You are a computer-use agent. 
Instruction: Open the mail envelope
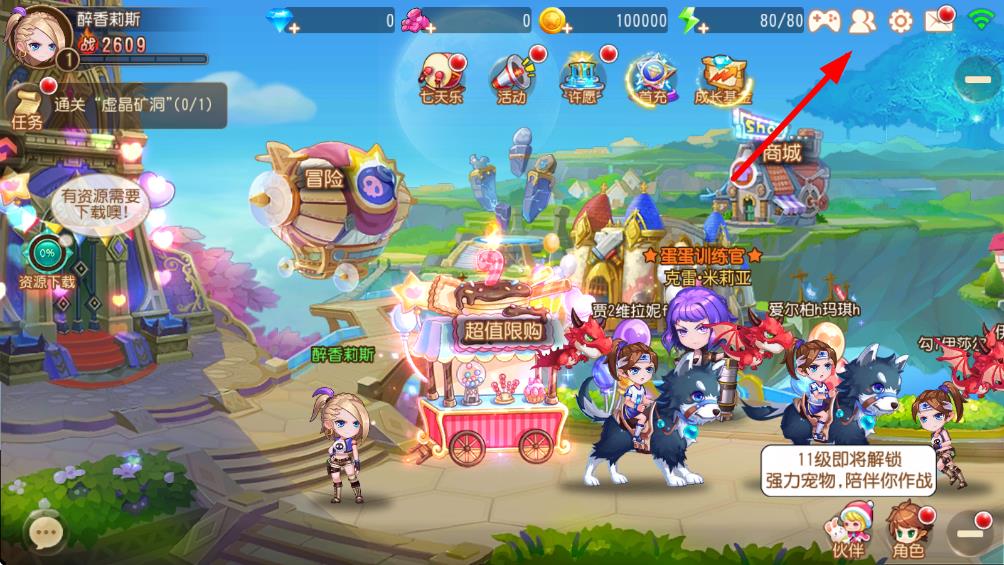tap(940, 20)
